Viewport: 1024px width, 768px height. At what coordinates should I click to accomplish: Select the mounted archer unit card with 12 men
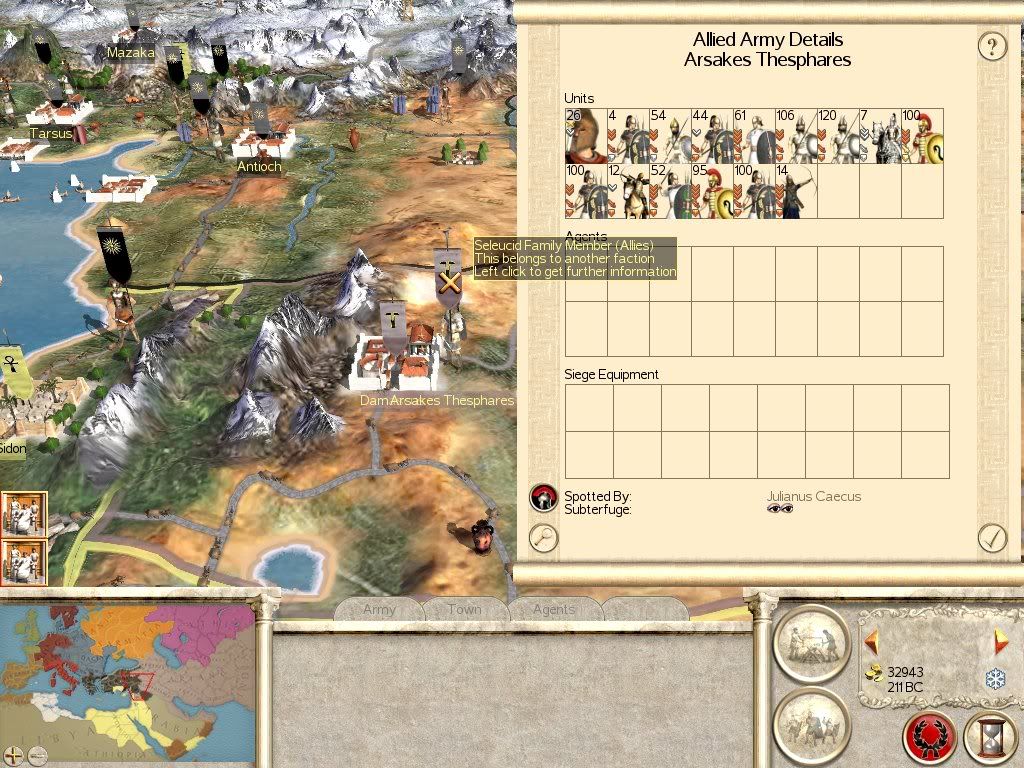click(627, 191)
